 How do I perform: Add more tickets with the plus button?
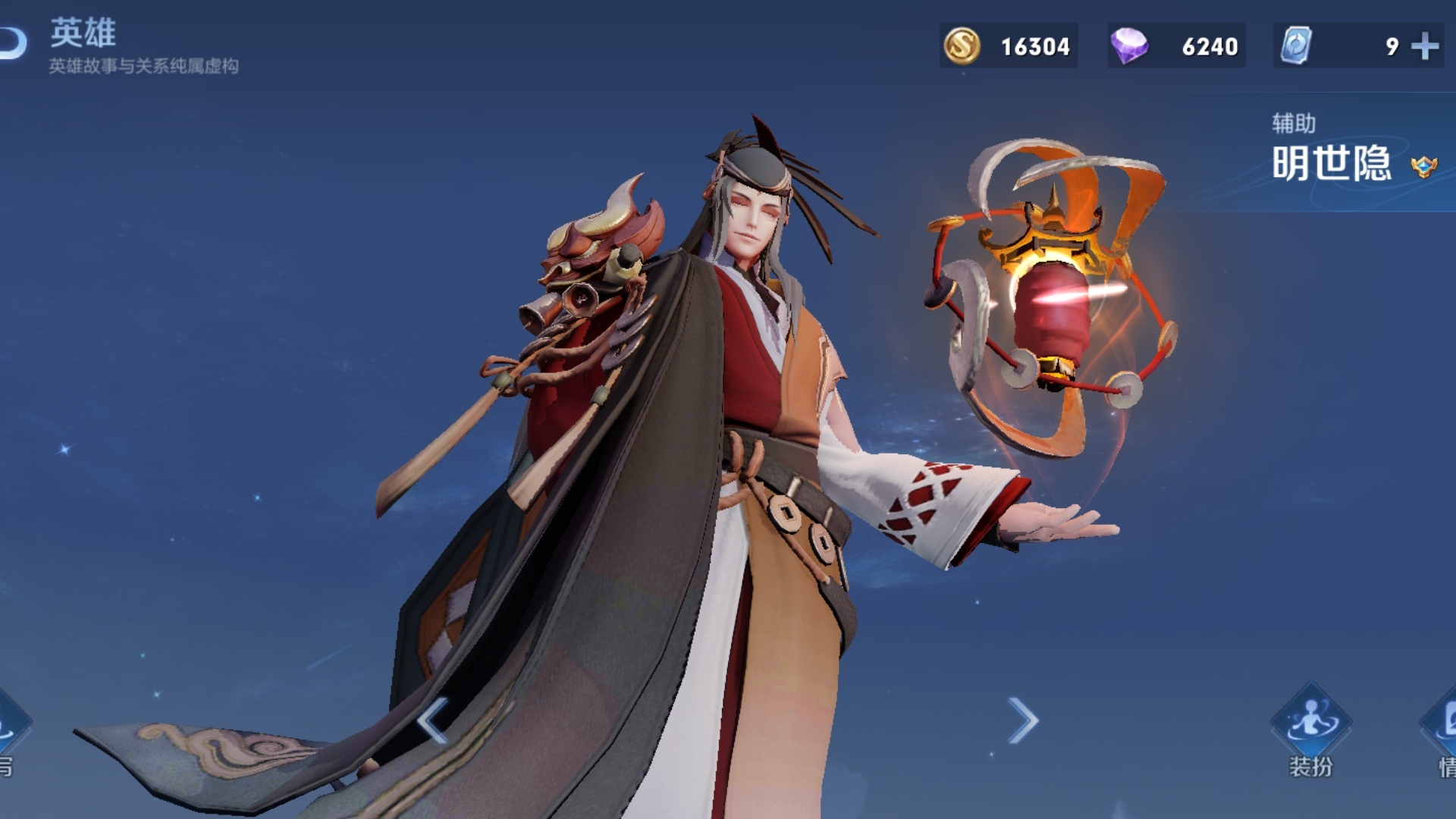tap(1425, 46)
